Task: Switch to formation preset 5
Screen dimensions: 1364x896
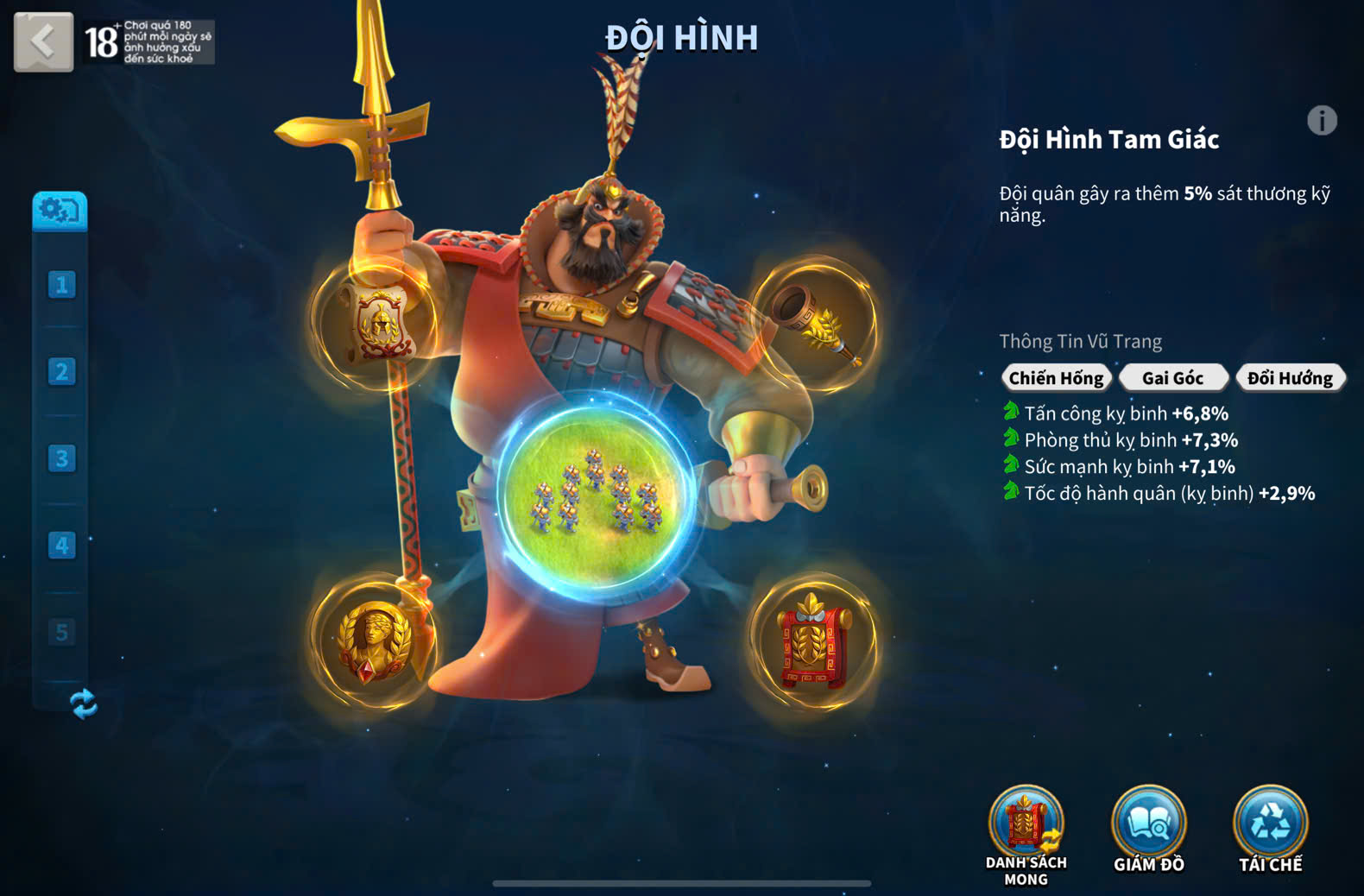Action: tap(61, 633)
